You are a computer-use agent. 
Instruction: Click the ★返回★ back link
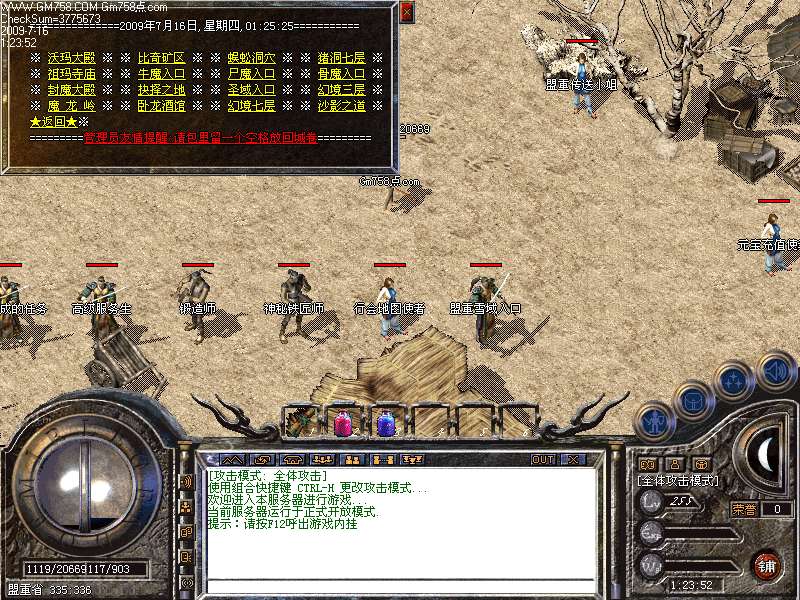52,122
